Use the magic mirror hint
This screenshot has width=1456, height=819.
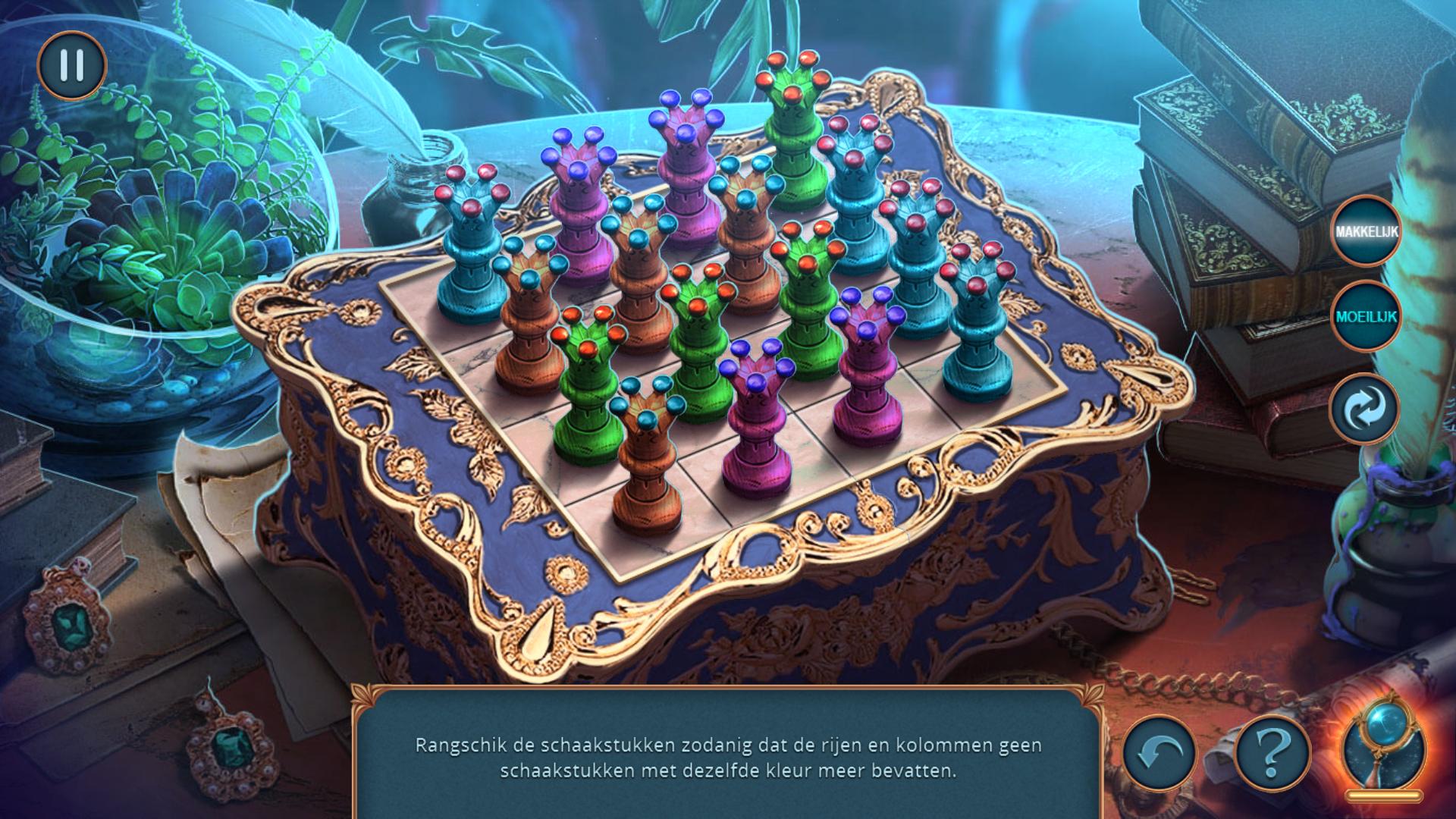click(x=1385, y=751)
